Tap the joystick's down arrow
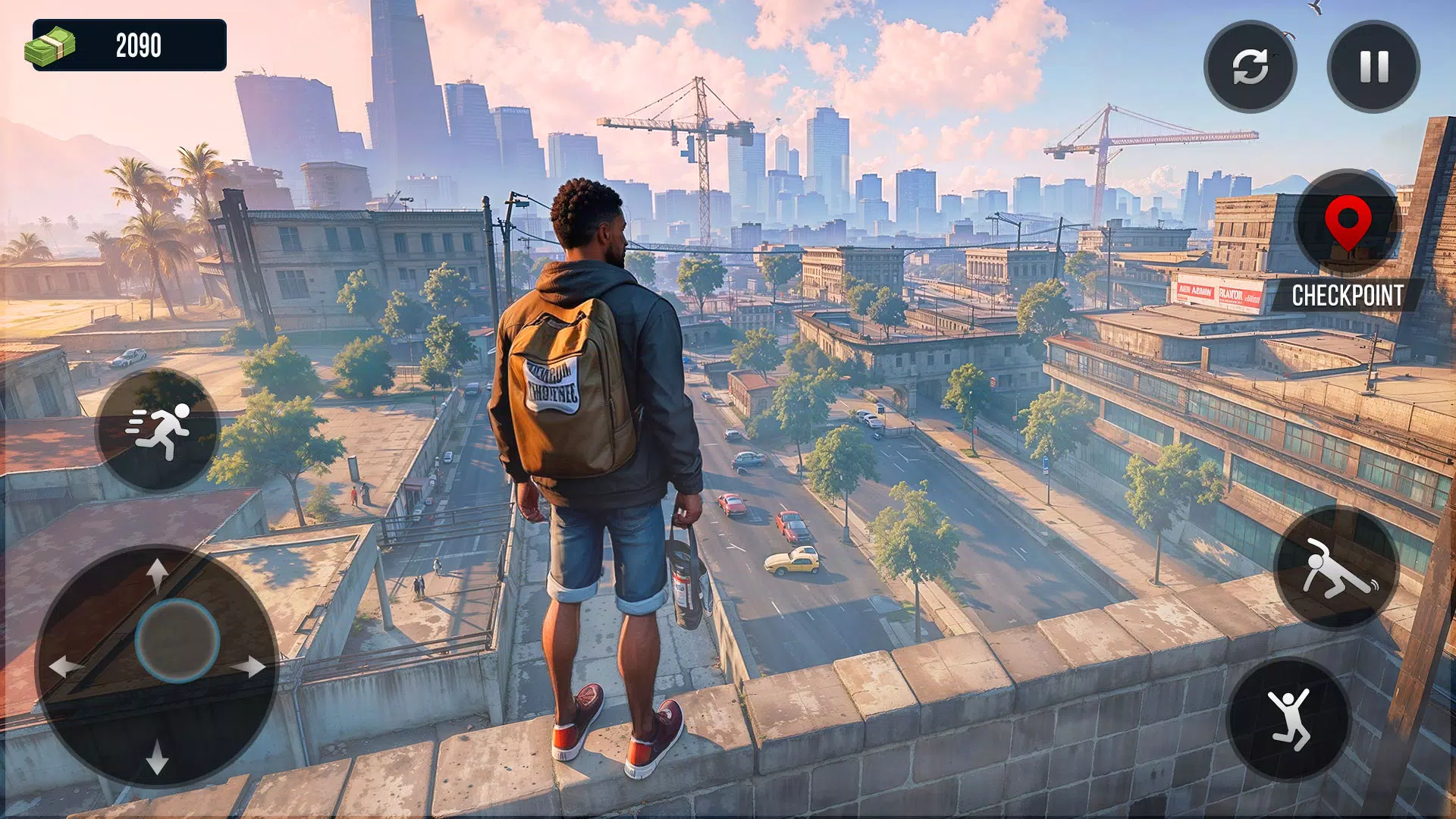 [157, 757]
